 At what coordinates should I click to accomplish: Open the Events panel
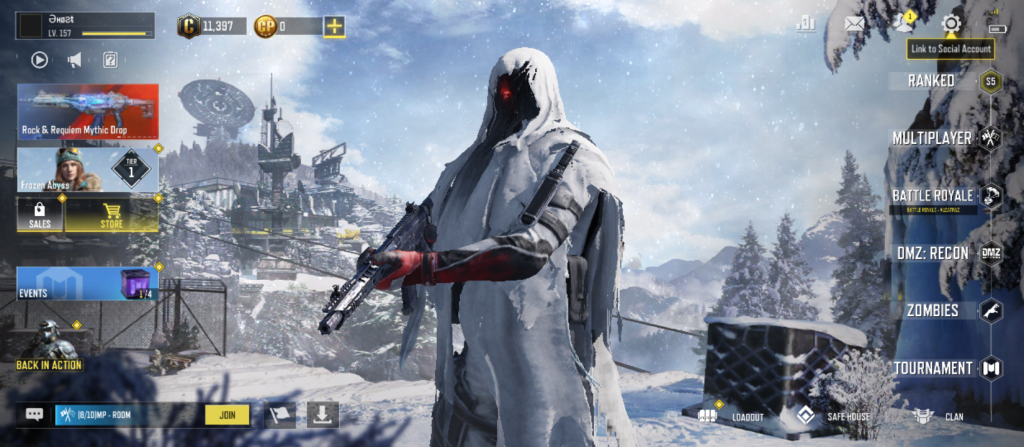(87, 283)
